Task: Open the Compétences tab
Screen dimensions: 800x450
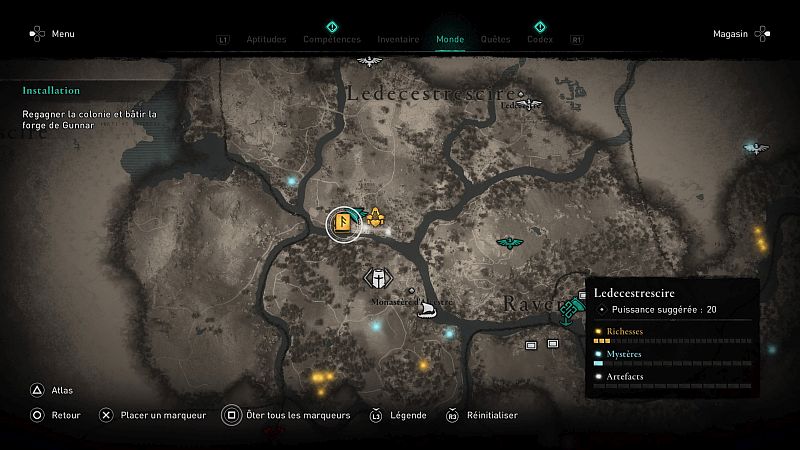Action: tap(331, 40)
